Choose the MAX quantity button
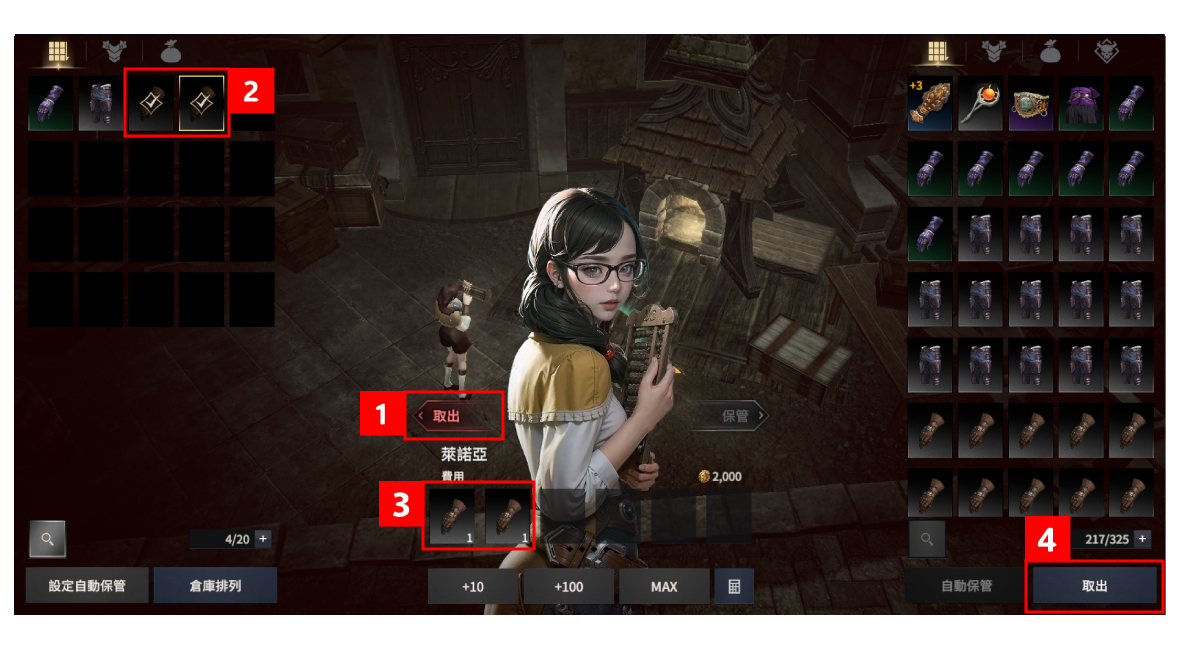This screenshot has height=650, width=1180. pos(664,586)
